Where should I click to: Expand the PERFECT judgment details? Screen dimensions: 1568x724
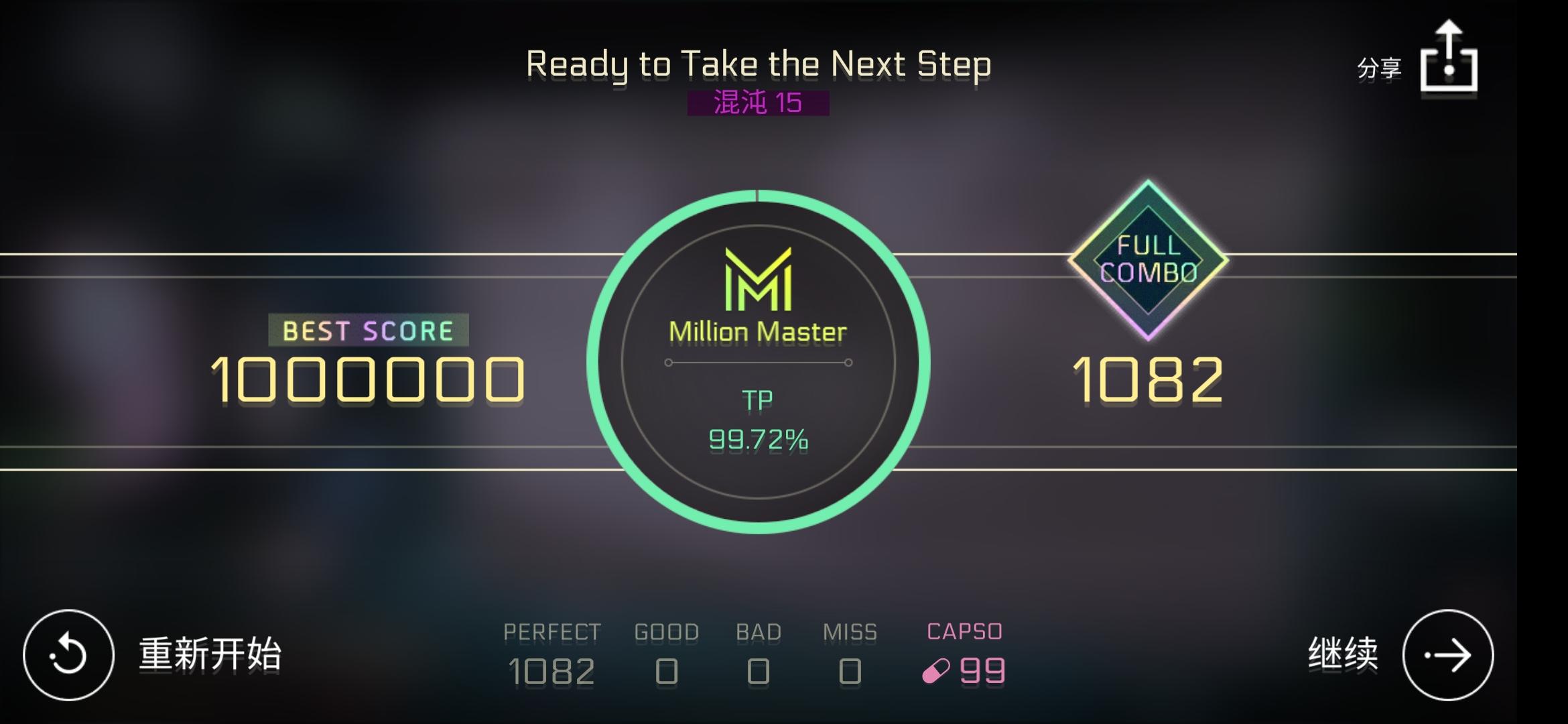(552, 650)
